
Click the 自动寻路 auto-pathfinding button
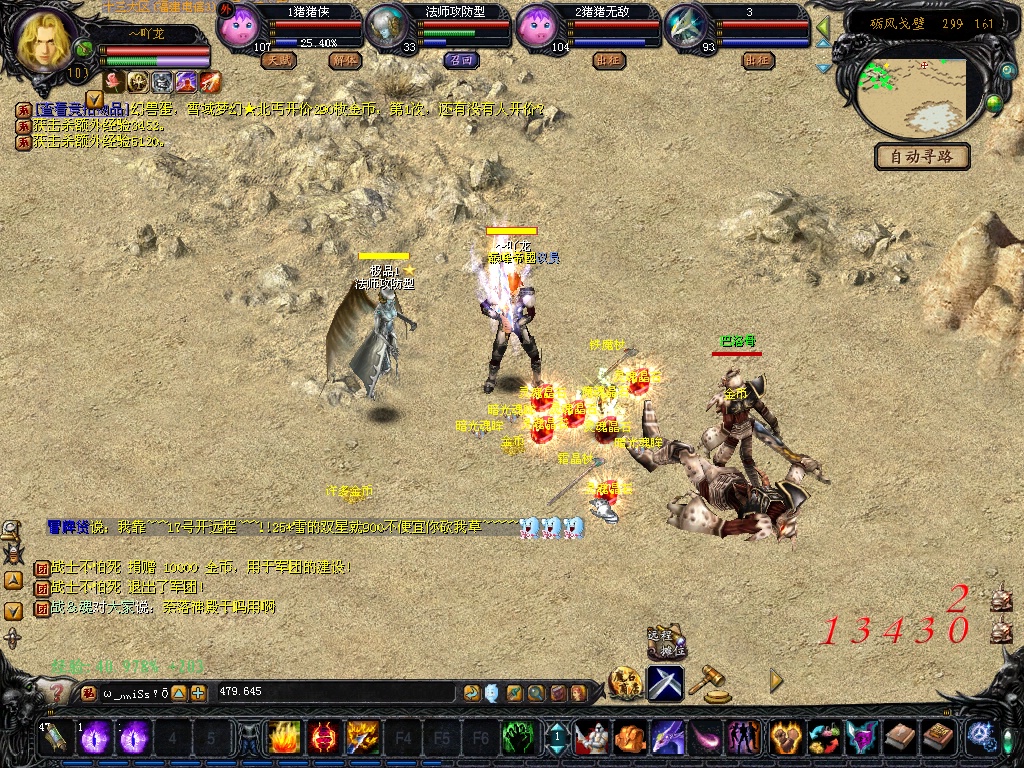(922, 156)
